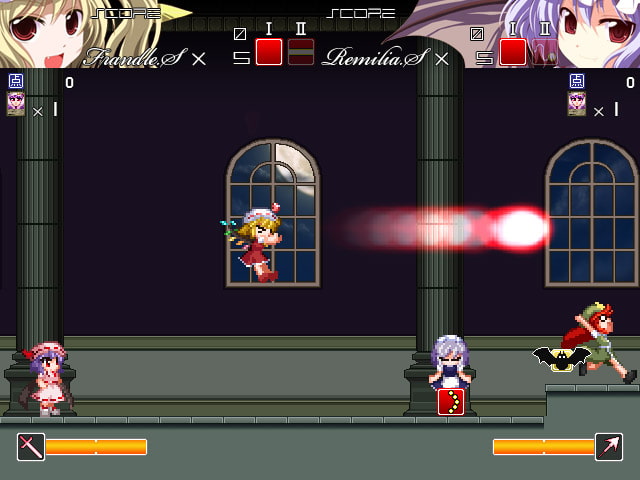Image resolution: width=640 pixels, height=480 pixels.
Task: Click the lives icon beneath Flandre's portrait
Action: coord(16,105)
